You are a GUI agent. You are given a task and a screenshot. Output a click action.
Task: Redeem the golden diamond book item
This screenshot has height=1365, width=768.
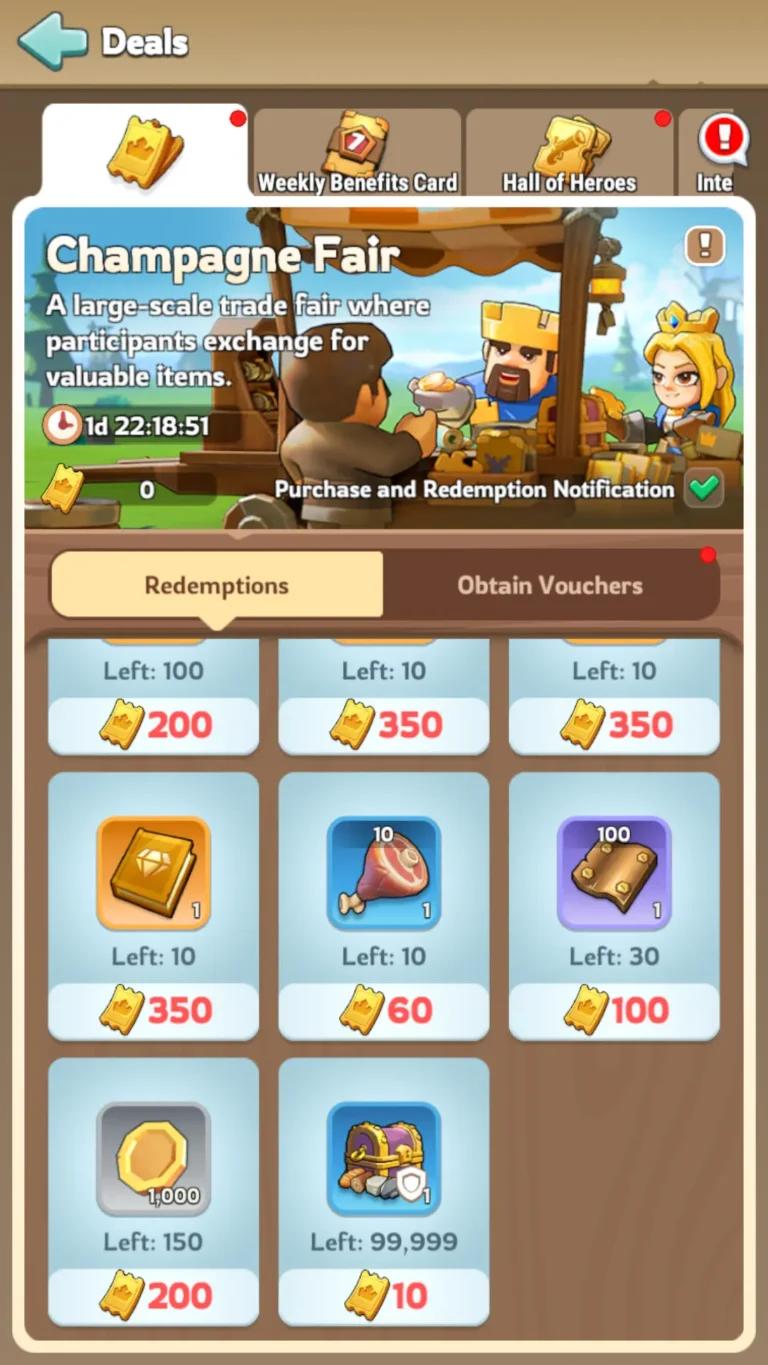(153, 873)
